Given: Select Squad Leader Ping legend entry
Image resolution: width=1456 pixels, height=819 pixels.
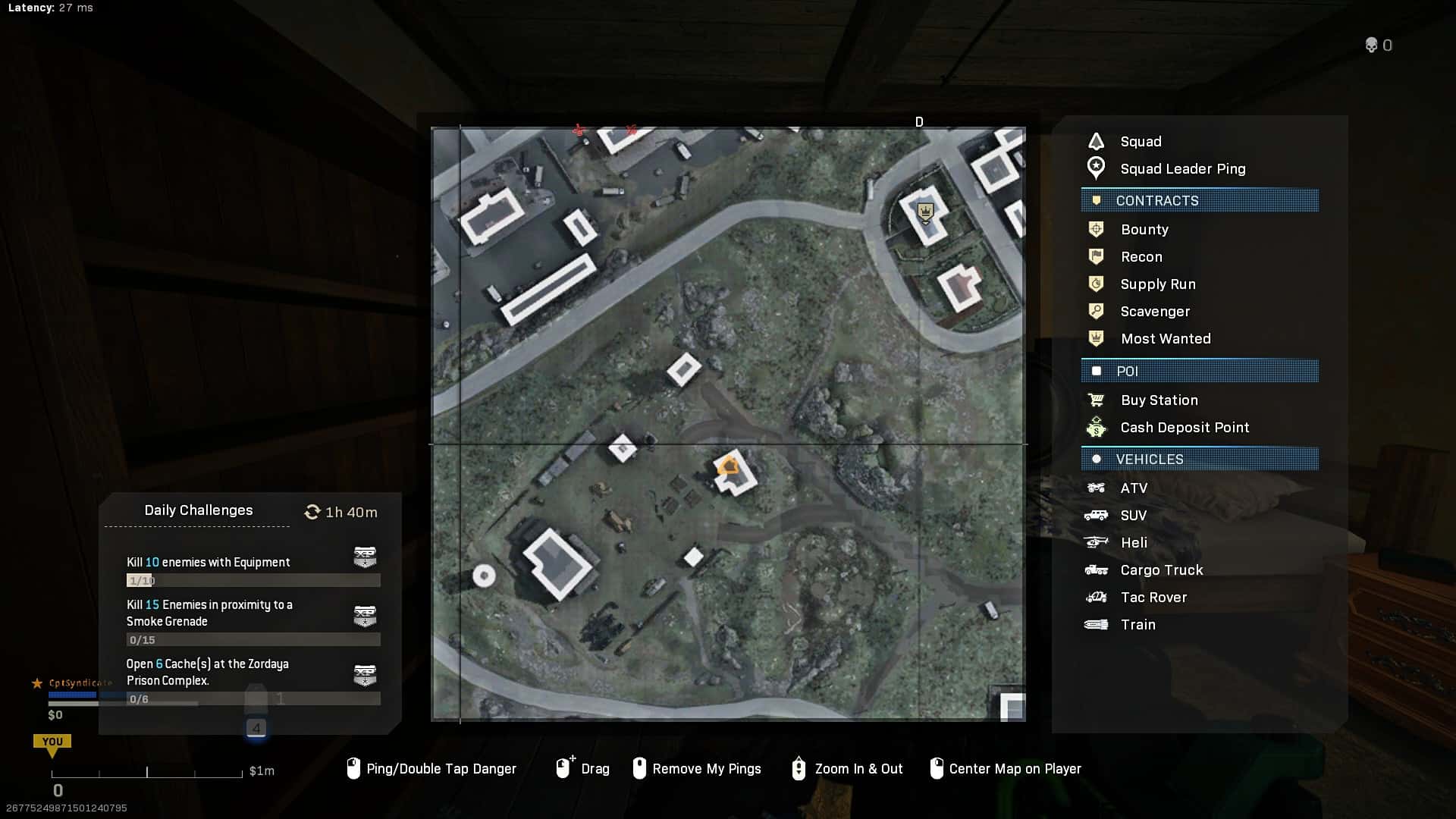Looking at the screenshot, I should coord(1181,169).
